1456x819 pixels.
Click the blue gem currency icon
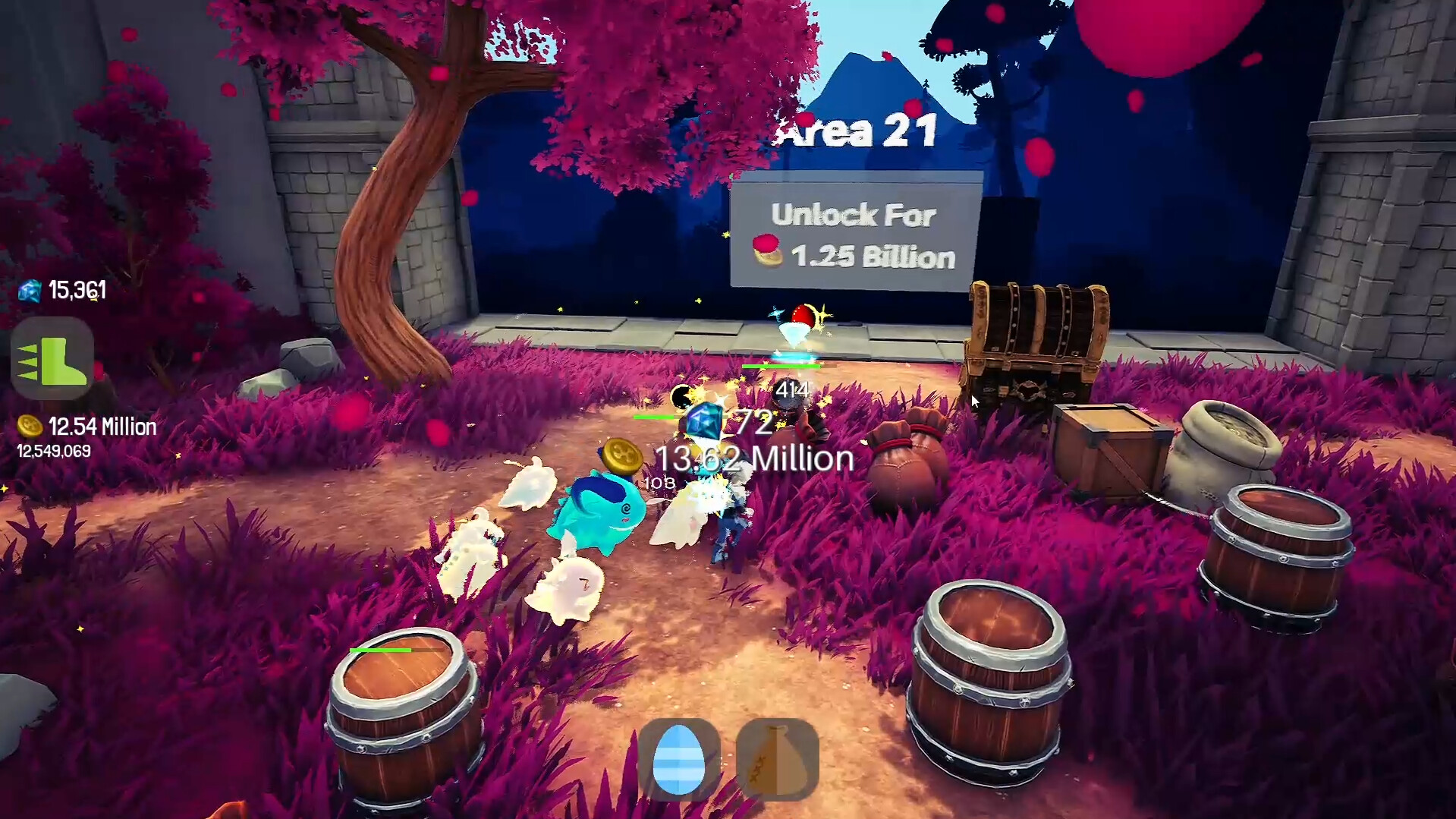pos(29,289)
